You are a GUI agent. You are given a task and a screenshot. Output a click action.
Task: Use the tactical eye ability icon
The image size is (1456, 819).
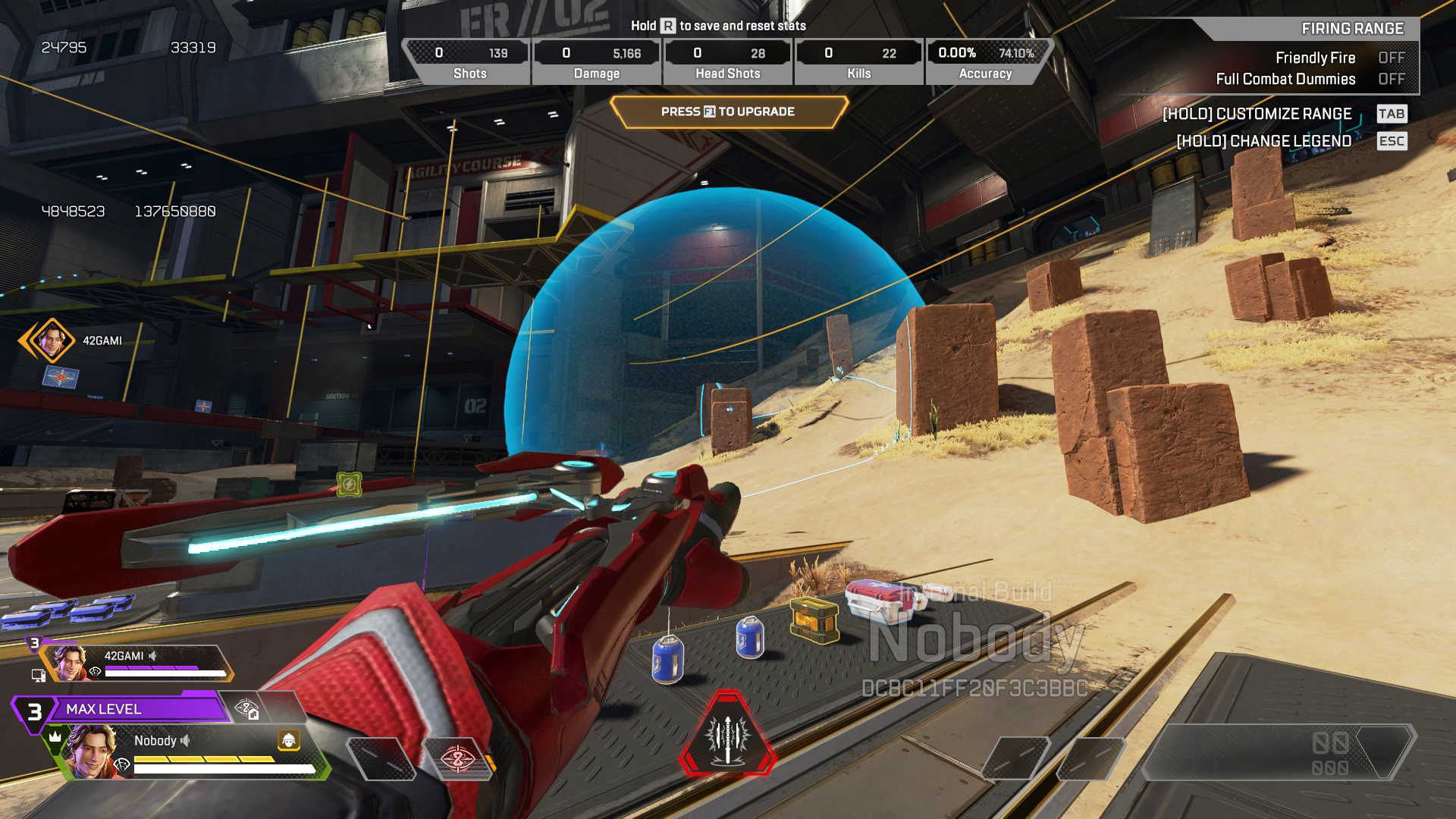(x=457, y=758)
